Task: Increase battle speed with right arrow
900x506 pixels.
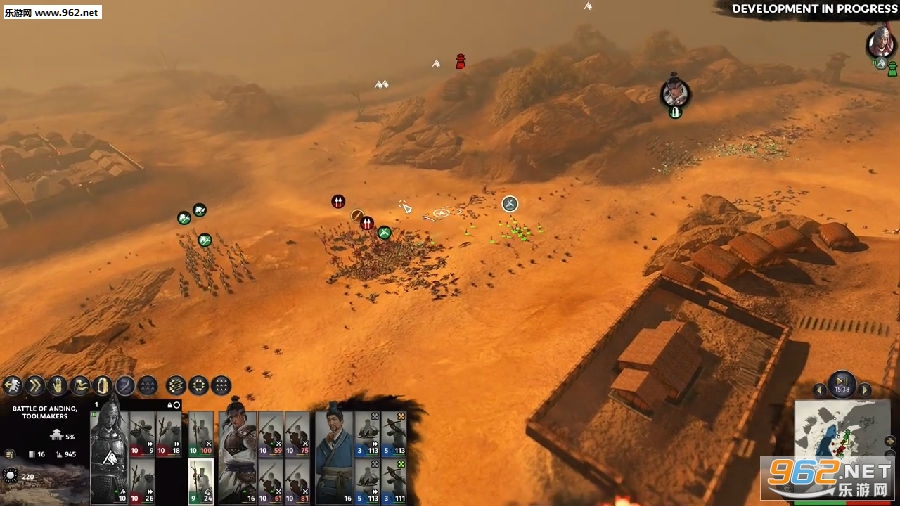Action: 865,390
